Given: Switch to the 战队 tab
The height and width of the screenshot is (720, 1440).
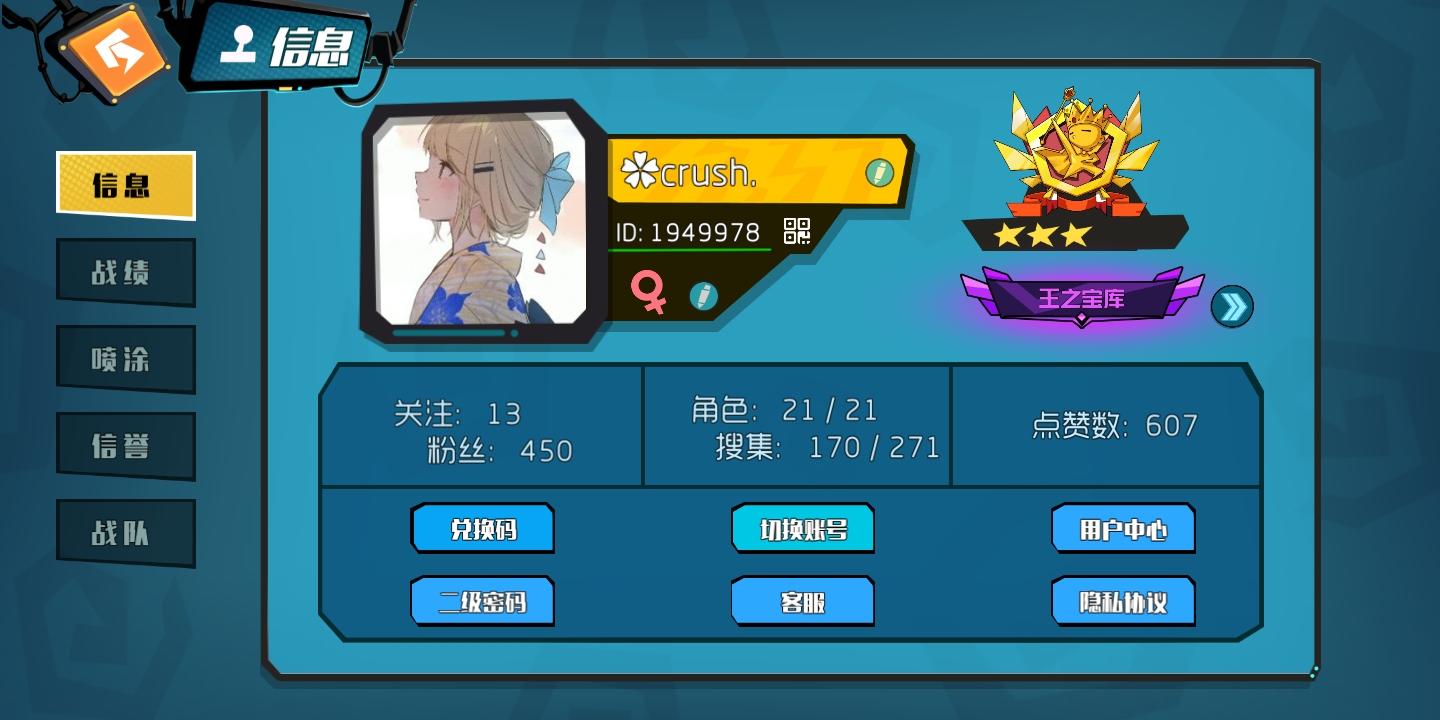Looking at the screenshot, I should point(125,531).
